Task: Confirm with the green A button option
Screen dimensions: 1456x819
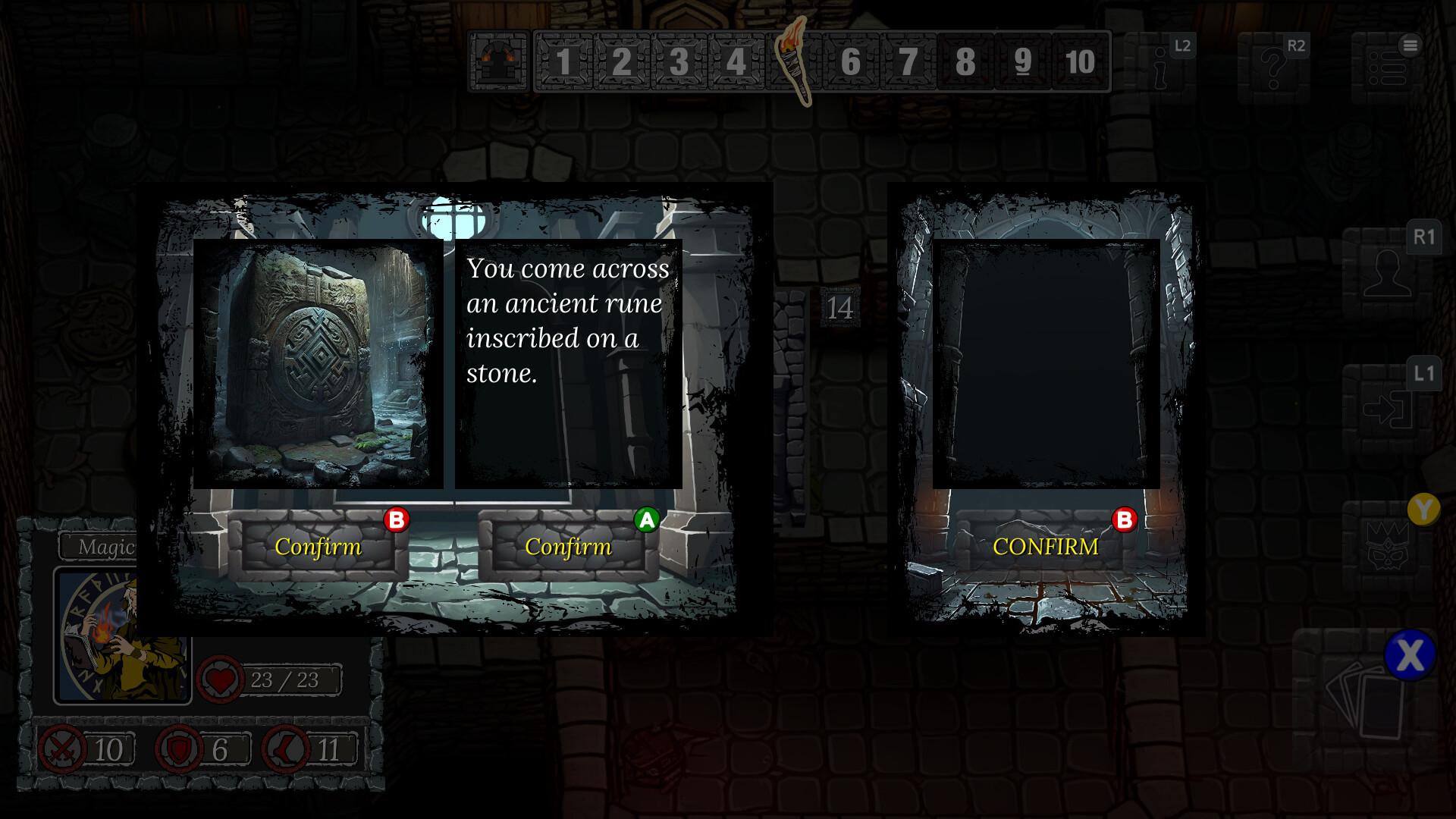Action: point(569,546)
